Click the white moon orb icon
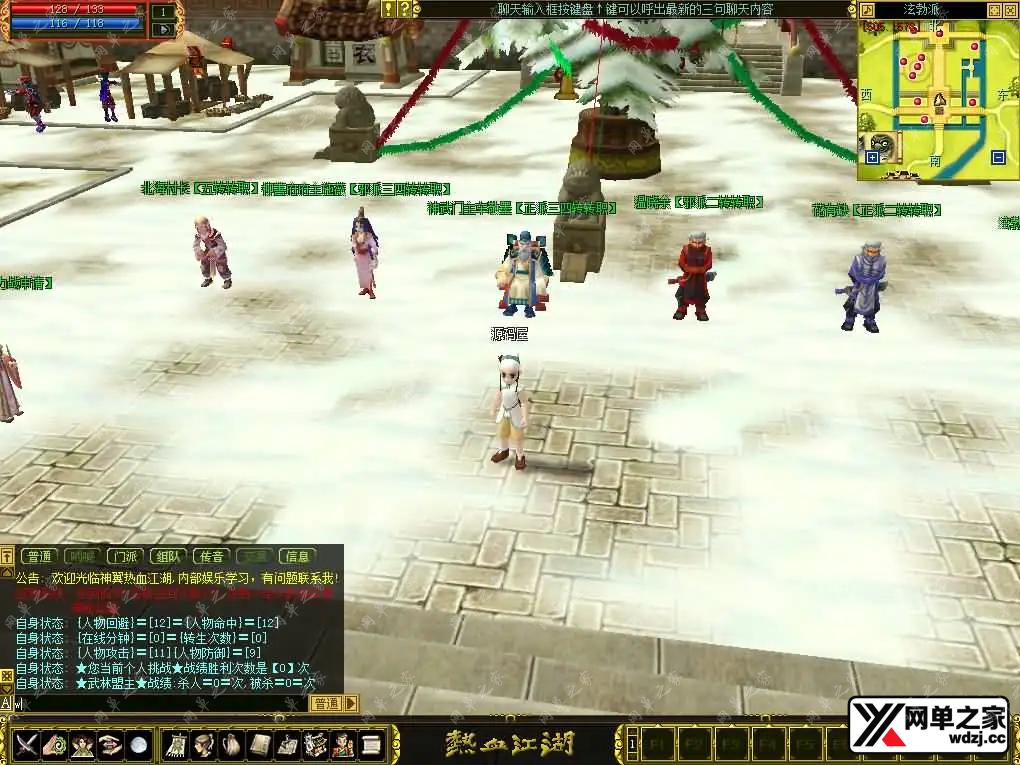 (139, 744)
